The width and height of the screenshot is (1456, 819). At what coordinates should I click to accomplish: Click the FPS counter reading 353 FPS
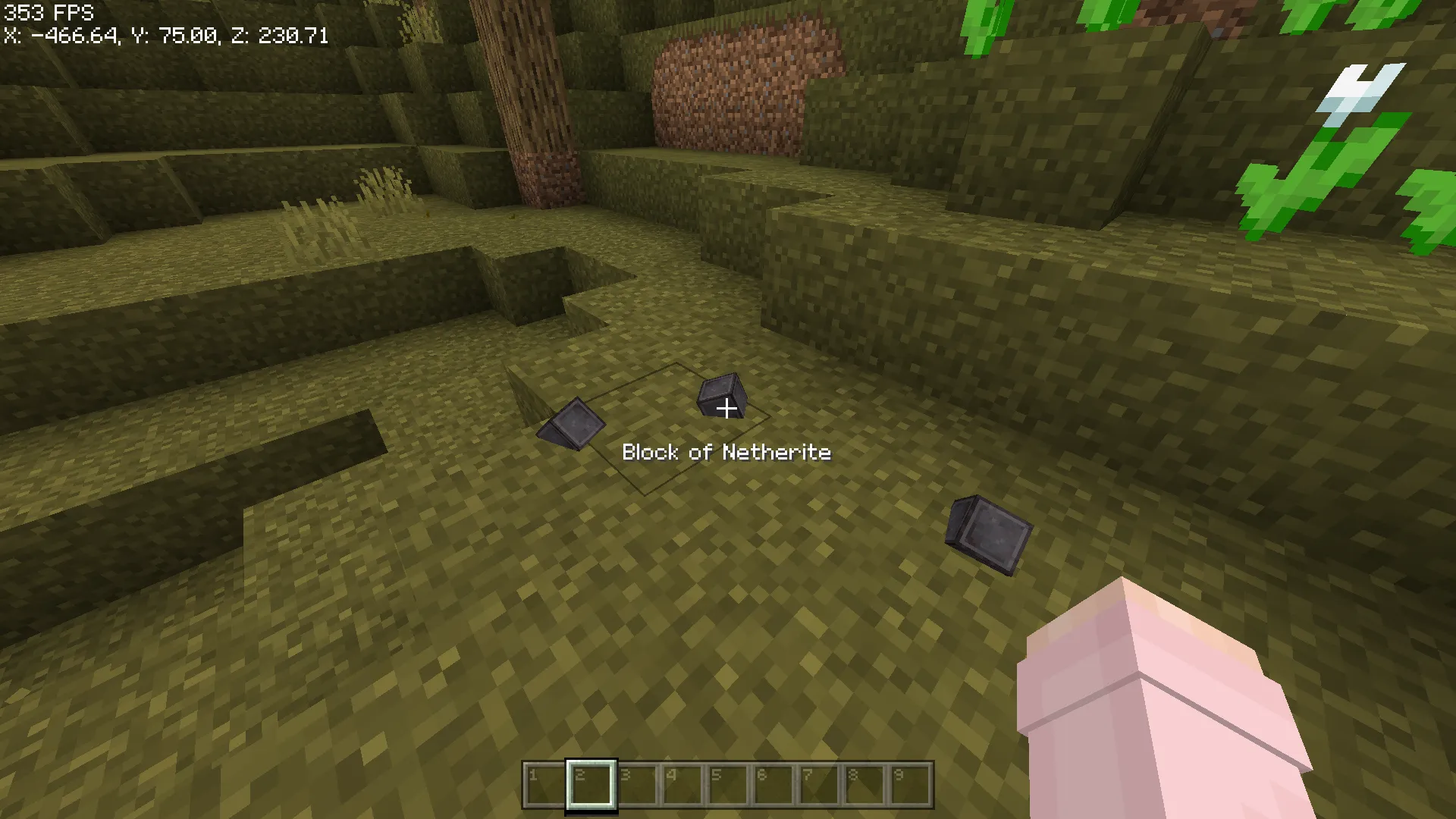click(45, 12)
